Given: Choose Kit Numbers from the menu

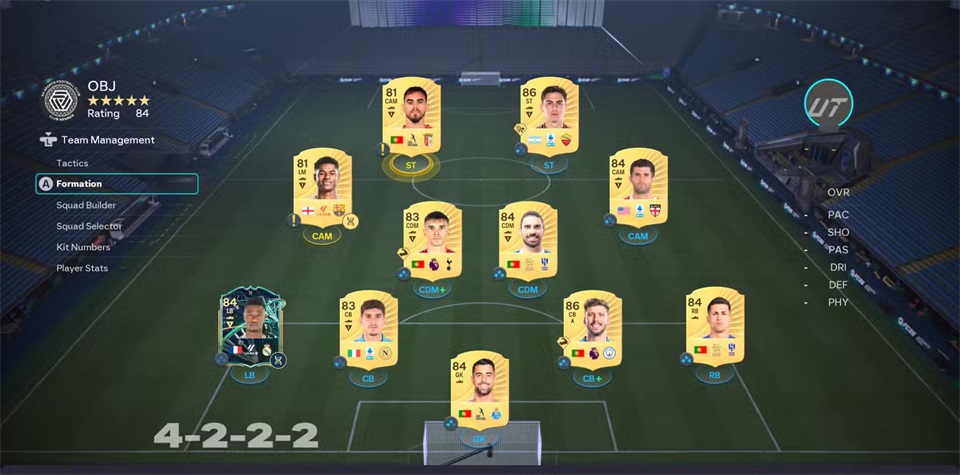Looking at the screenshot, I should point(83,247).
